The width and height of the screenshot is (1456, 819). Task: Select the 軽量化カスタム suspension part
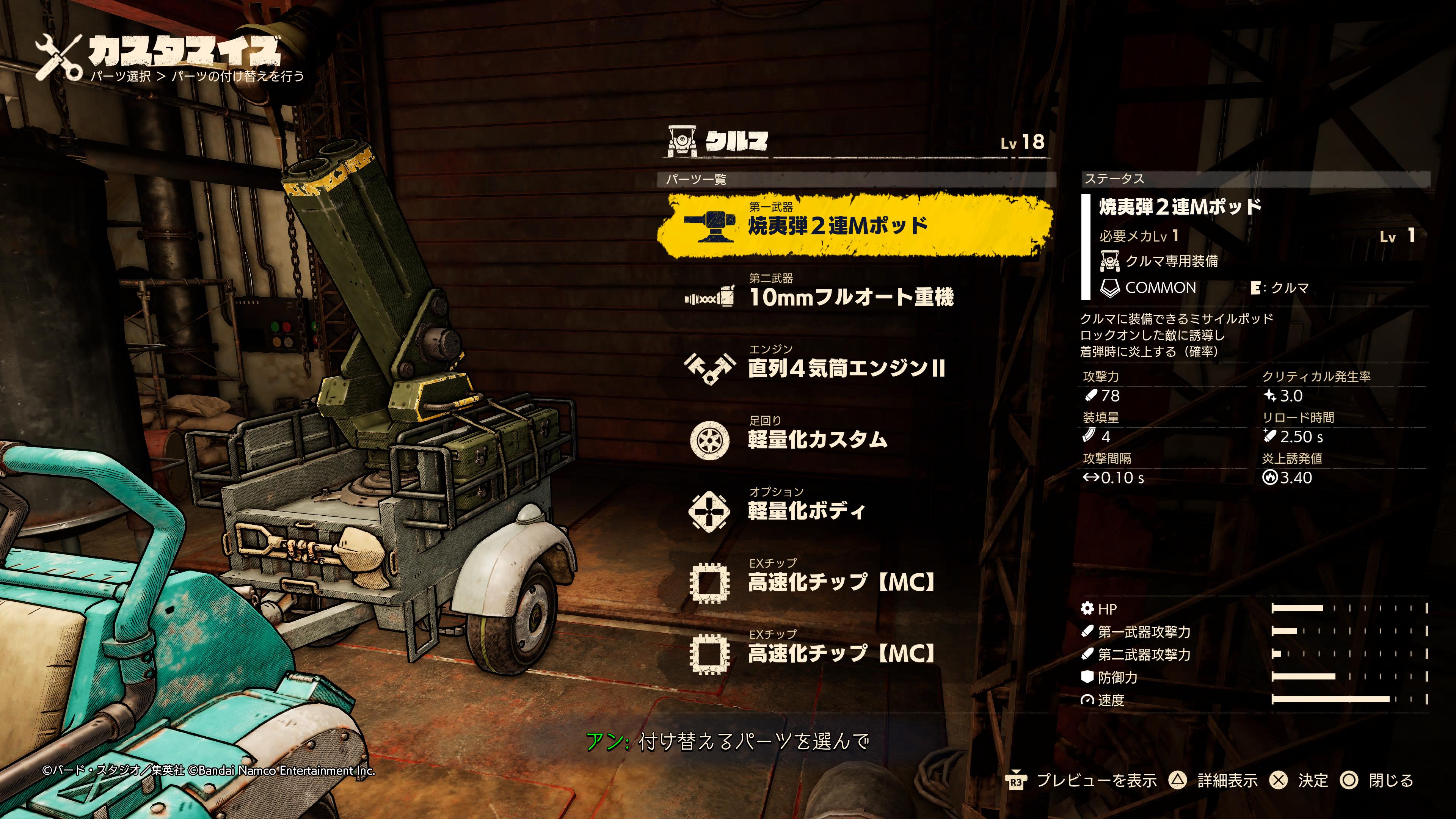click(x=817, y=439)
